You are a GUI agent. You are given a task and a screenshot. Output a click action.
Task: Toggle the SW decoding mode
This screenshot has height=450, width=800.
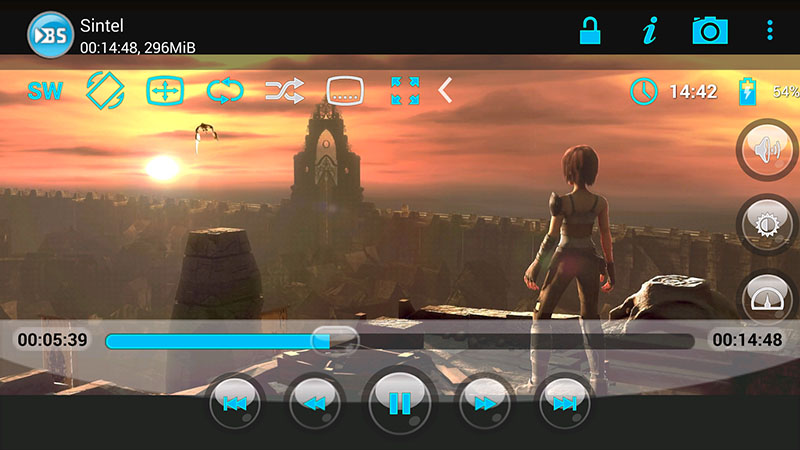pos(45,92)
